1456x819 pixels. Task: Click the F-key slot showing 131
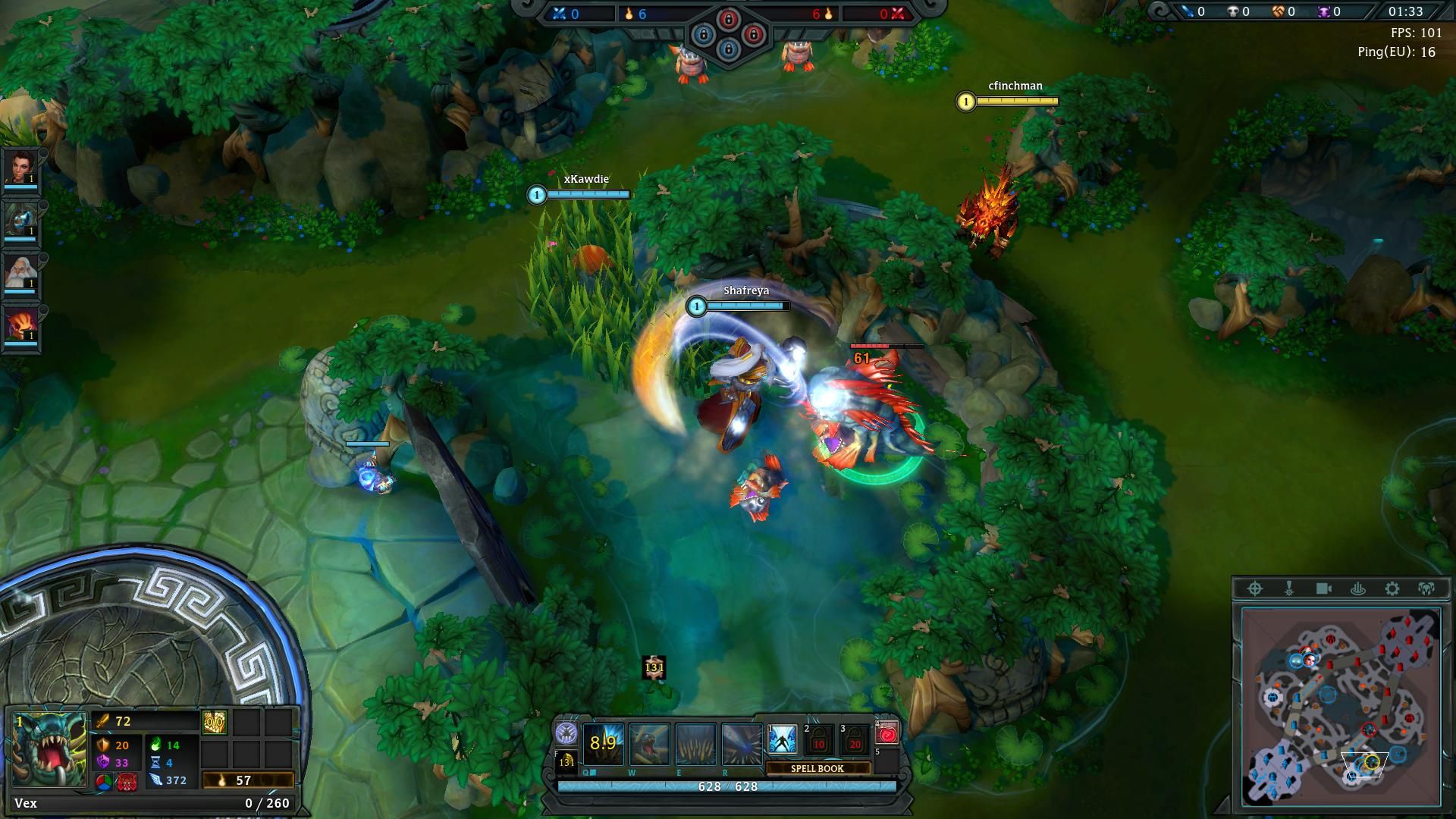(x=566, y=762)
